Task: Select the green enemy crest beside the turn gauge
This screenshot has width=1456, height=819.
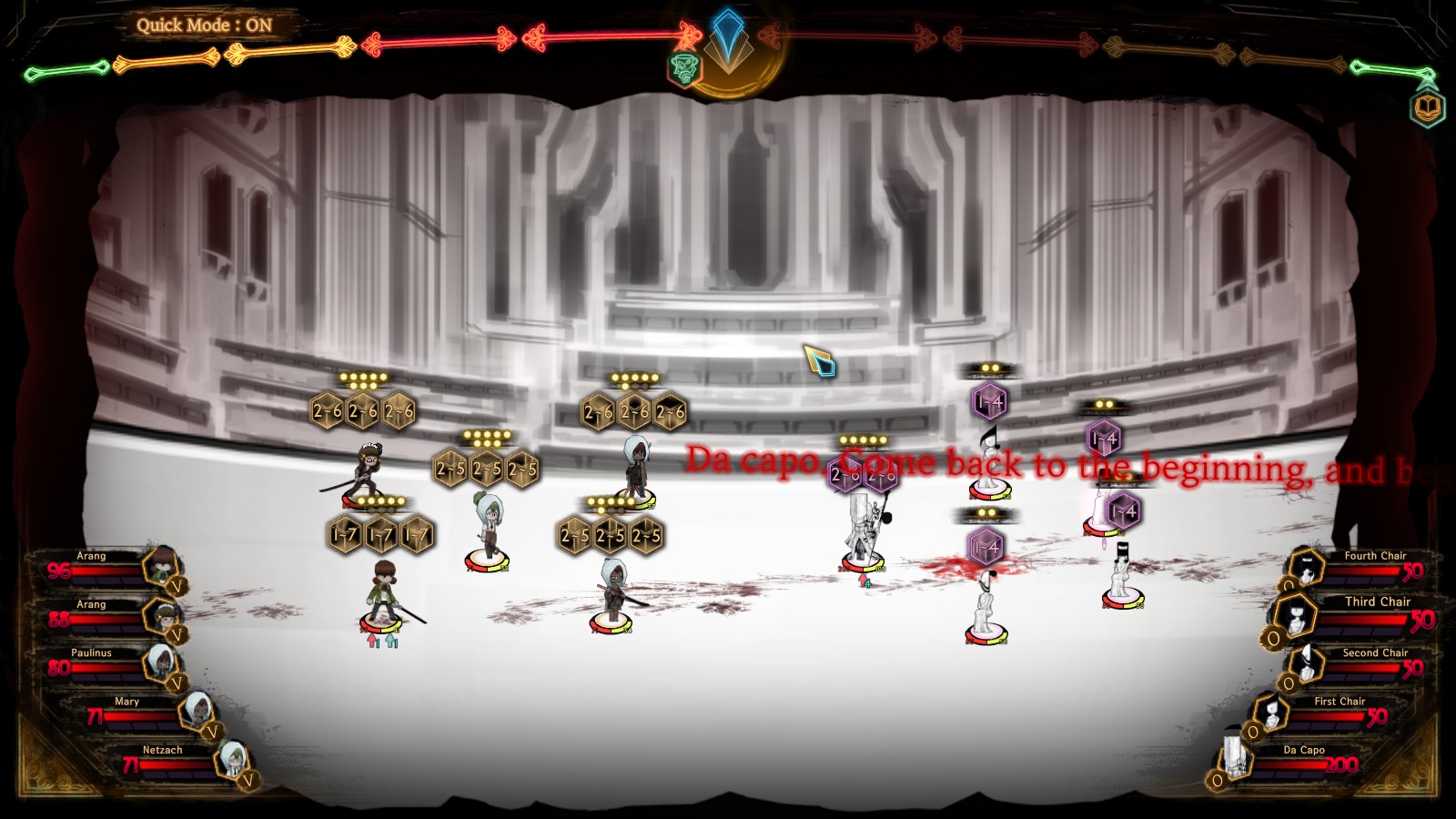Action: click(x=684, y=66)
